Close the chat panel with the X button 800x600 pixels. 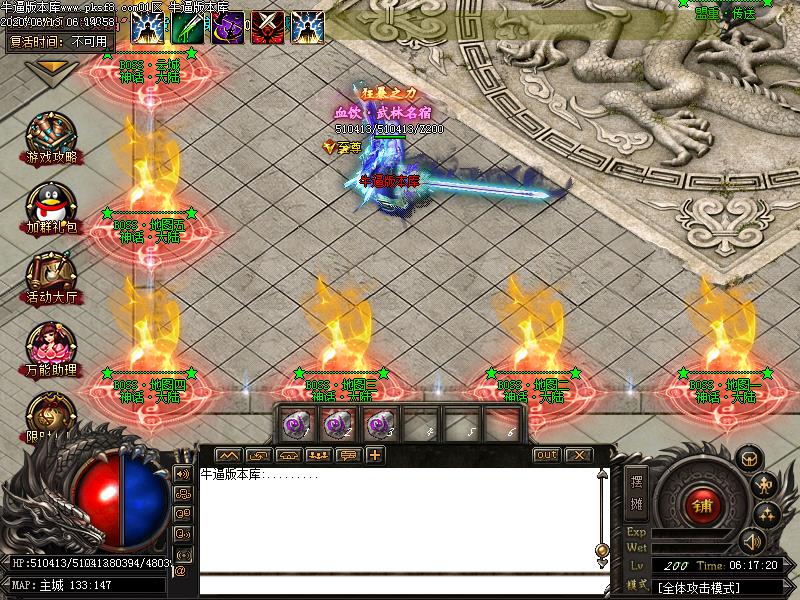(x=578, y=455)
